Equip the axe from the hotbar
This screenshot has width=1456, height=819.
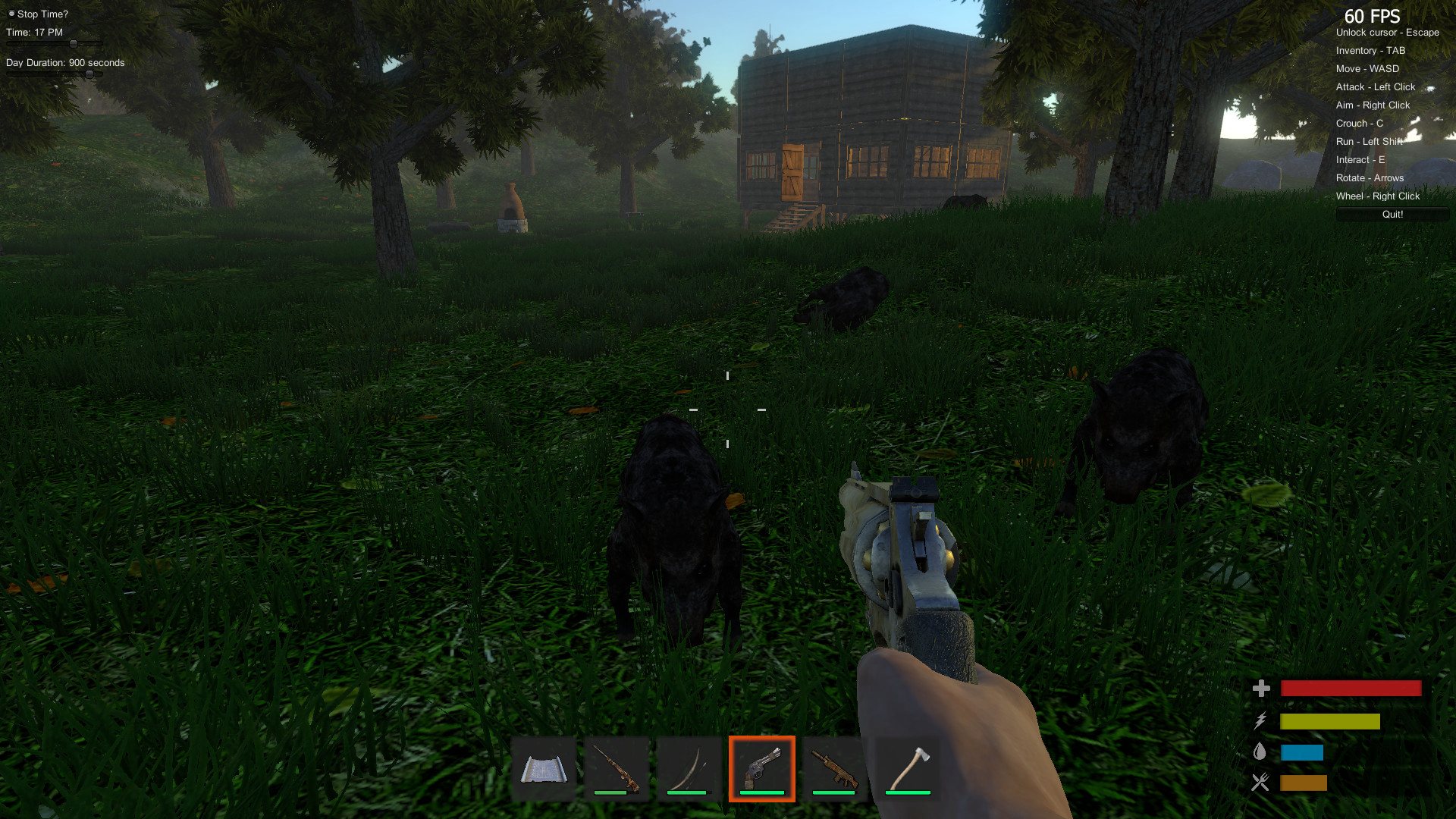[x=907, y=769]
